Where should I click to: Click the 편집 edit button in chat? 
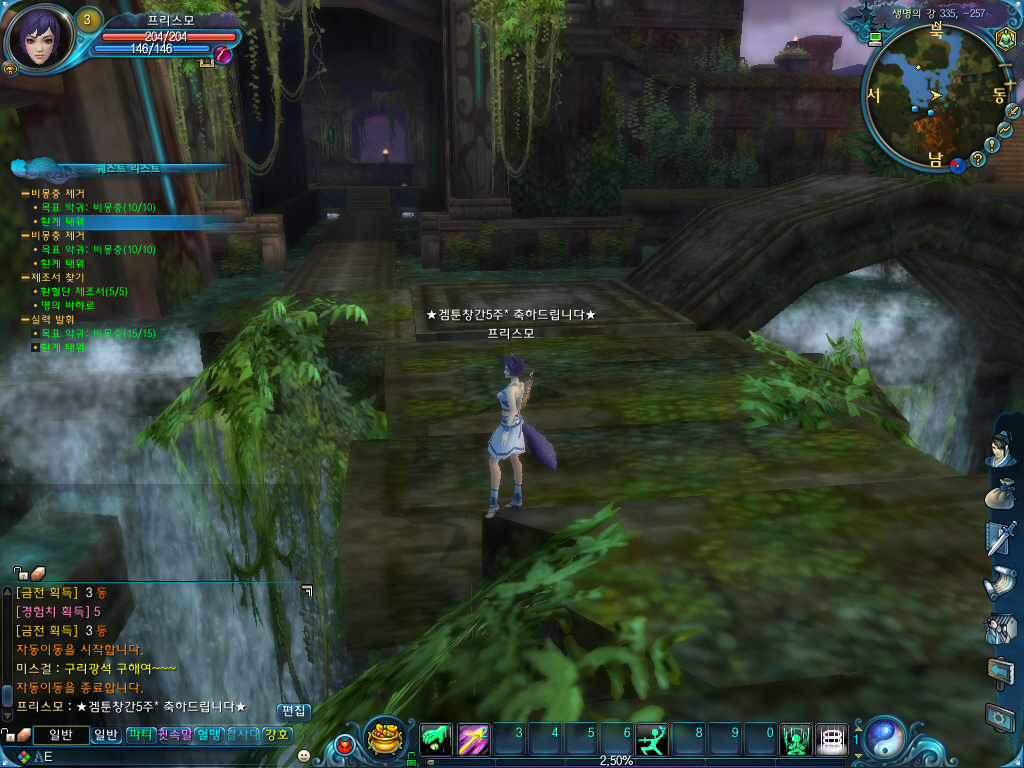point(294,711)
